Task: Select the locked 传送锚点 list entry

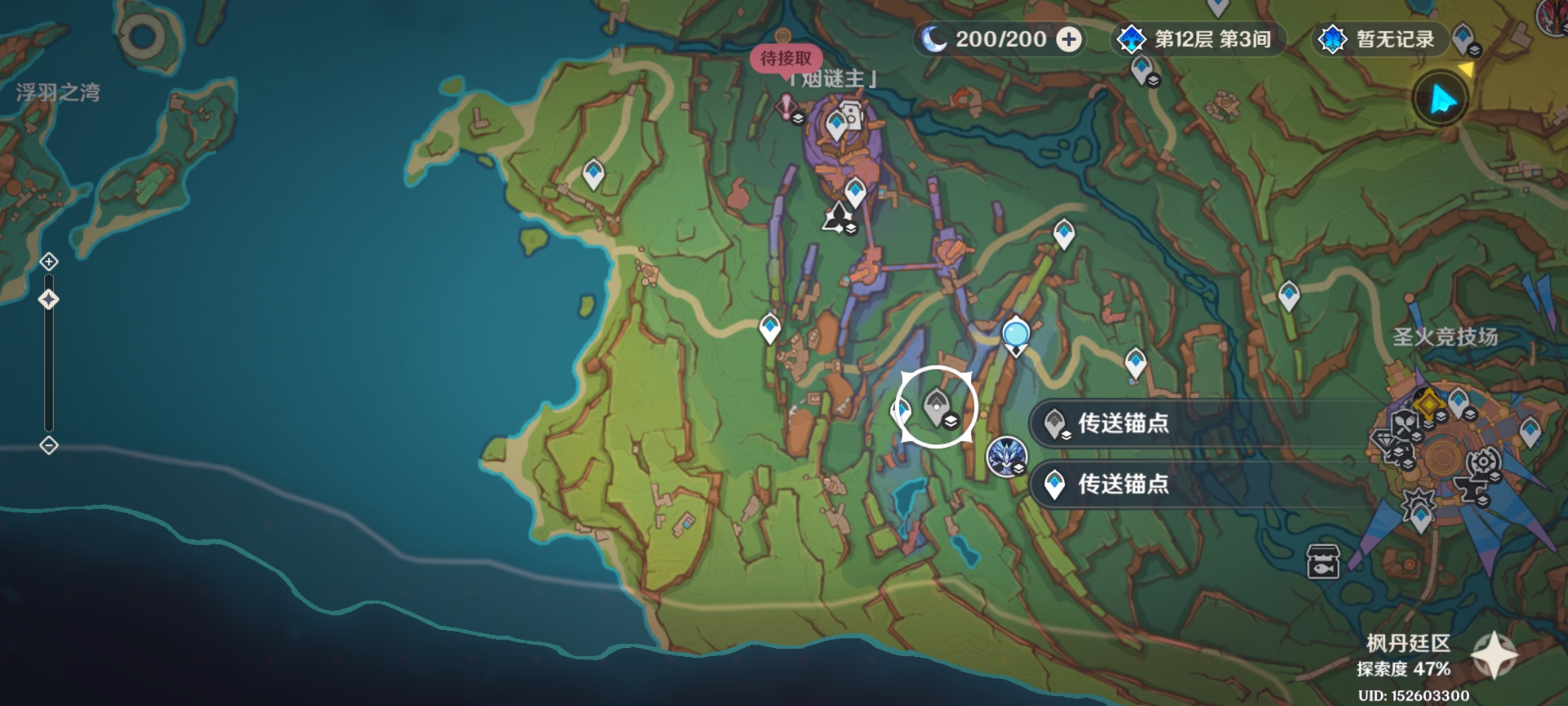Action: point(1122,424)
